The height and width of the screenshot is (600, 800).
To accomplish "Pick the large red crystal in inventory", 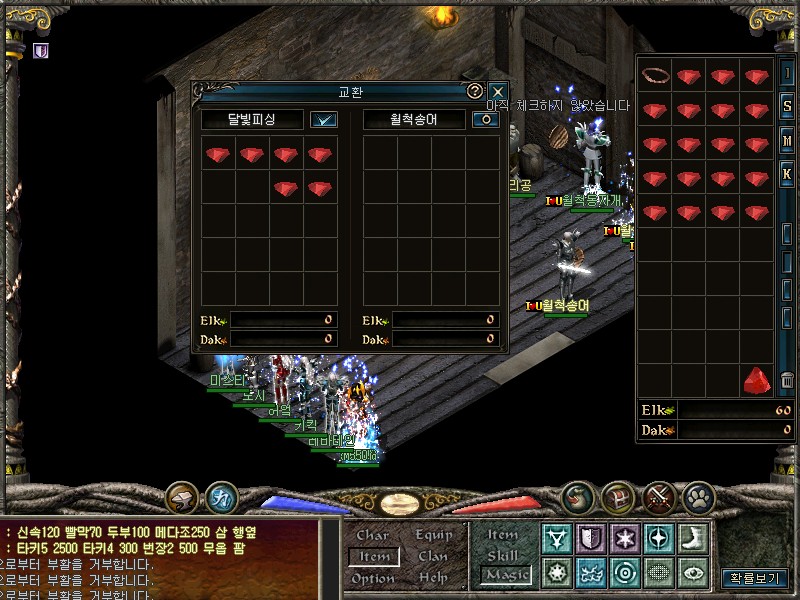I will coord(757,380).
